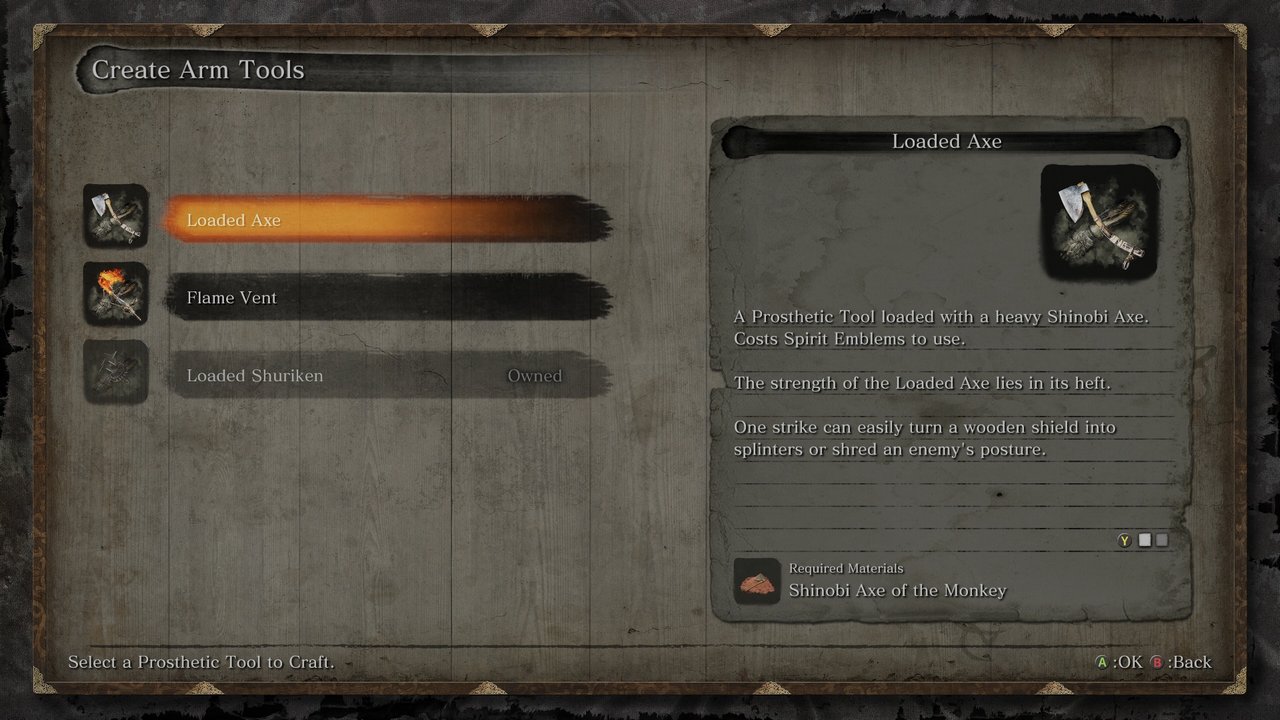Click the Required Materials label
The image size is (1280, 720).
pyautogui.click(x=845, y=568)
